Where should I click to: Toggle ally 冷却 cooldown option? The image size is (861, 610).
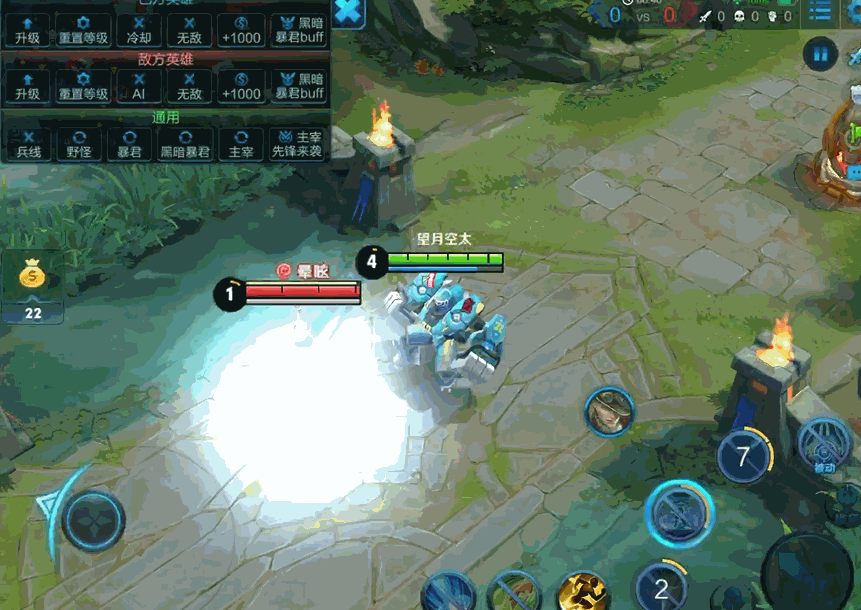[138, 32]
